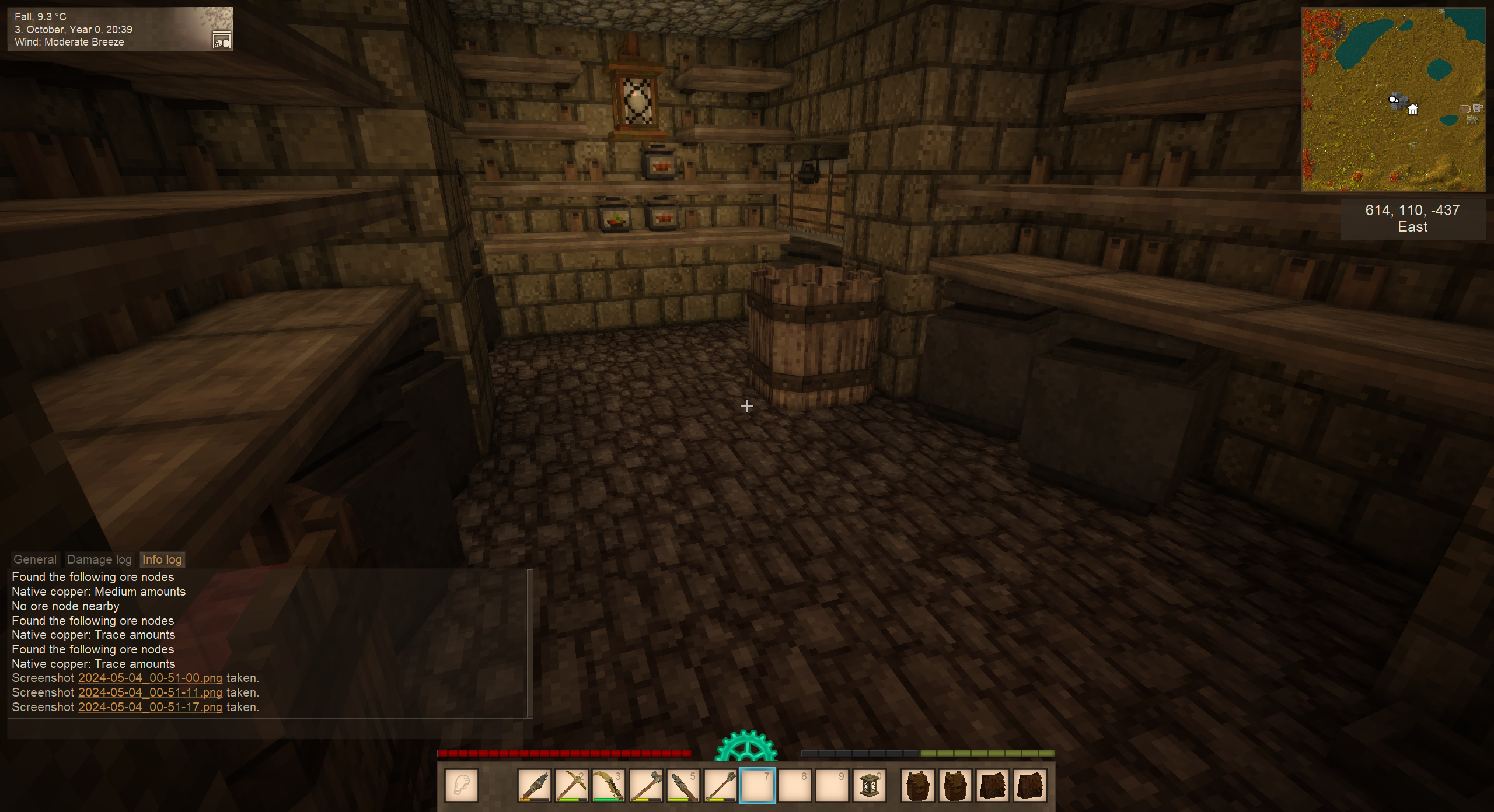Open screenshot link 2024-05-04_00-51-17.png
Image resolution: width=1494 pixels, height=812 pixels.
click(x=150, y=707)
